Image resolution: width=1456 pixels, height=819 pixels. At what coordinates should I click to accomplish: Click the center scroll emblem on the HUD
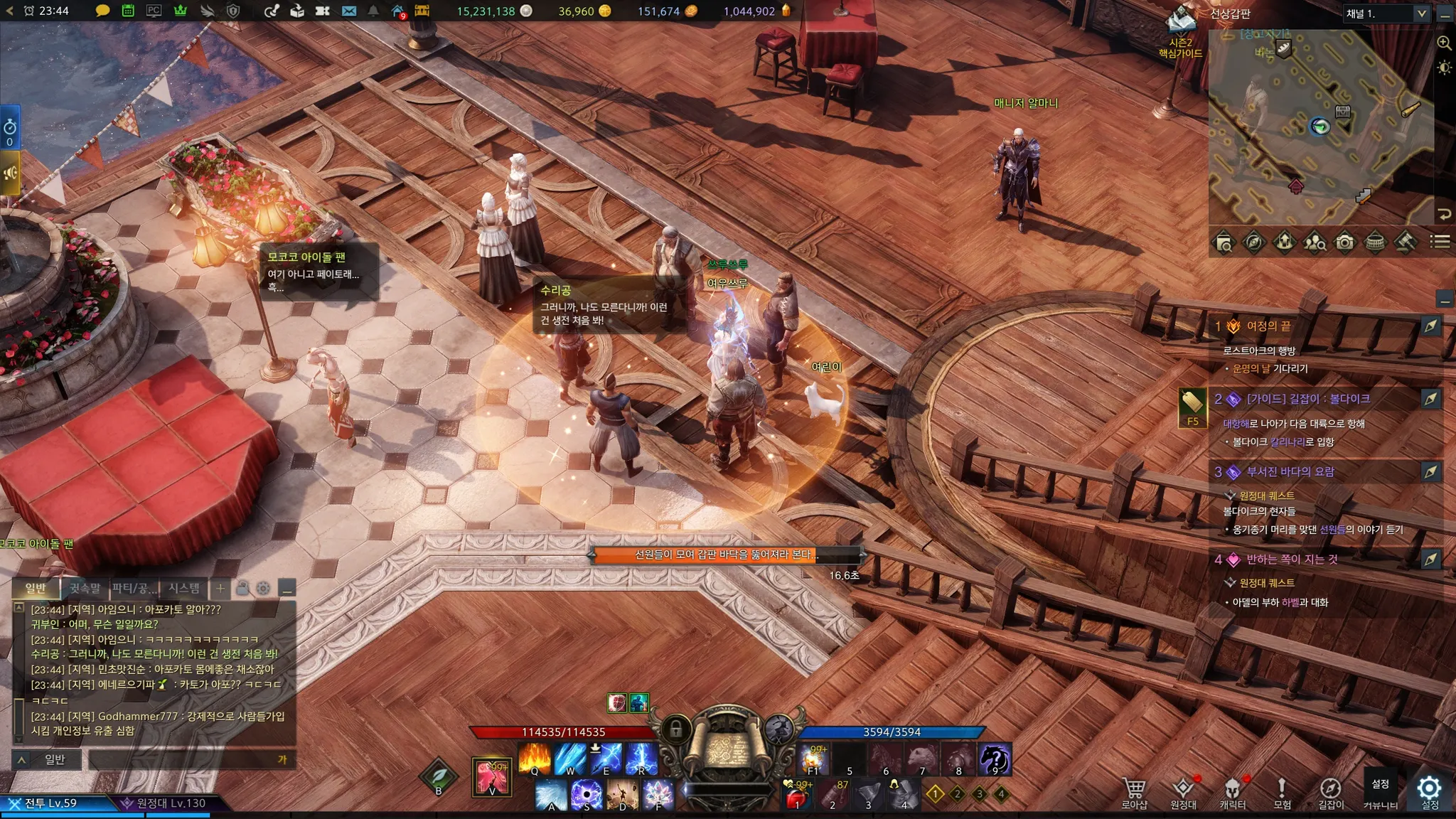coord(725,748)
